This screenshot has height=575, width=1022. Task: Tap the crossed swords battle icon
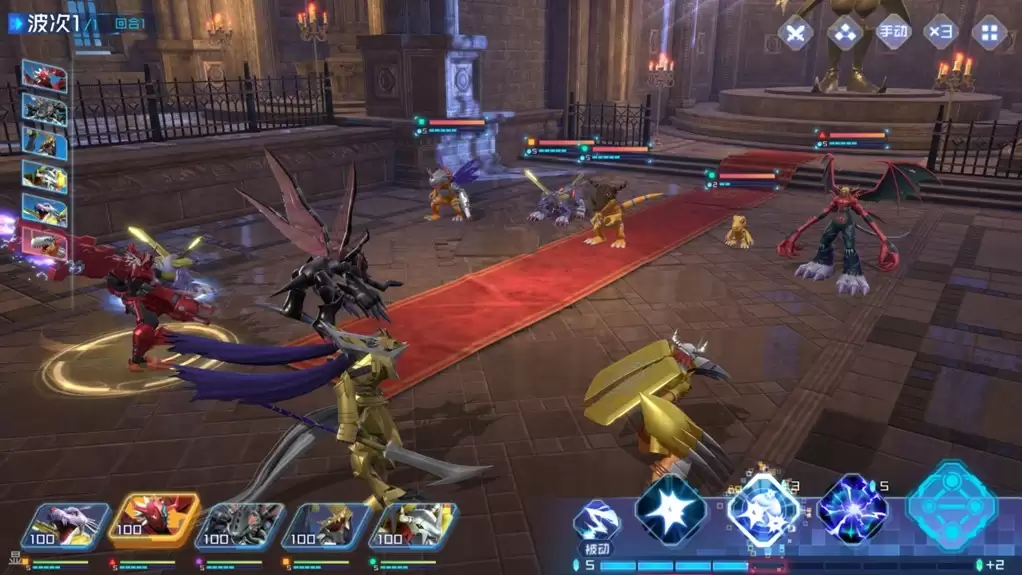point(796,32)
